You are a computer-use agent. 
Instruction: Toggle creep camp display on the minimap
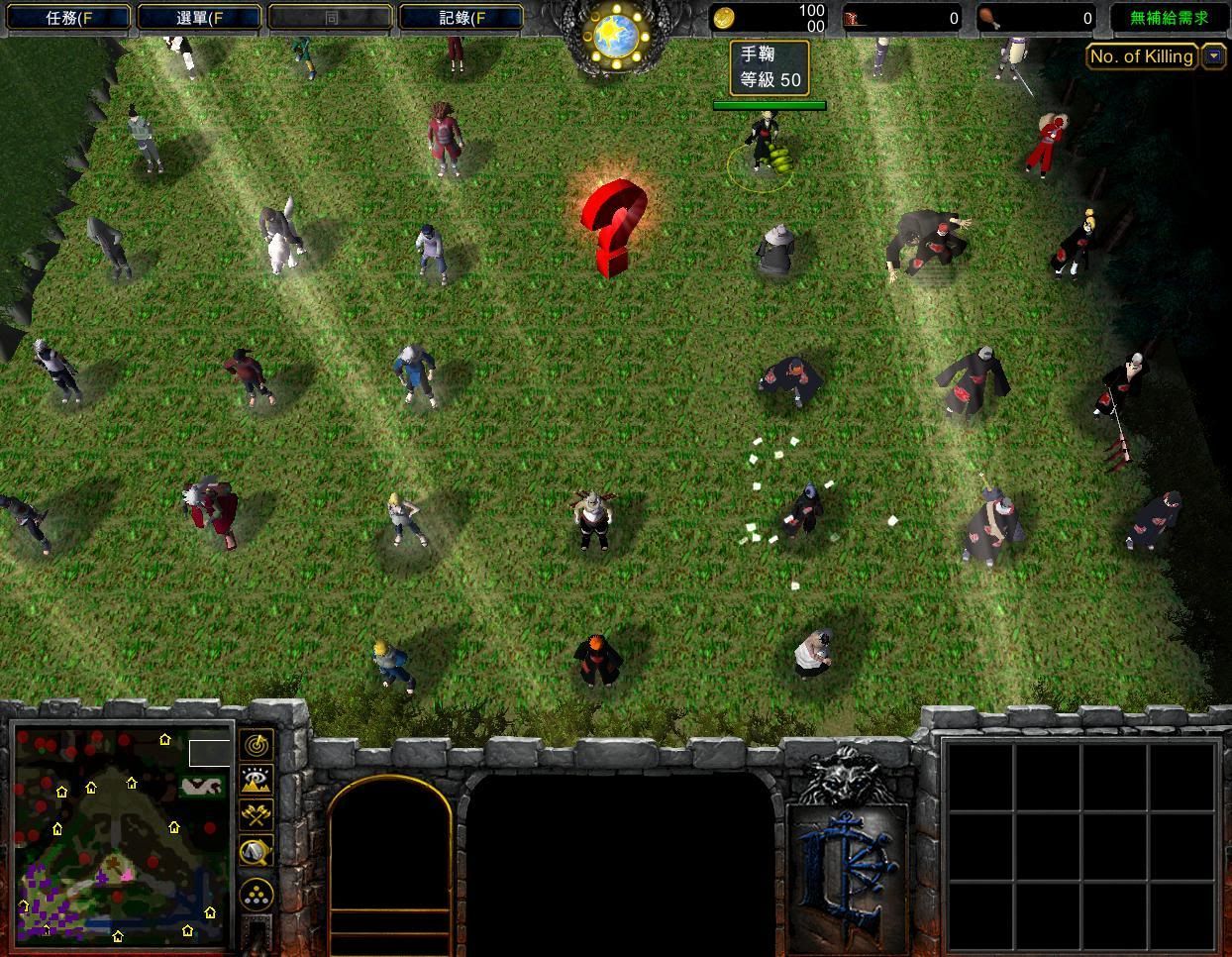257,851
